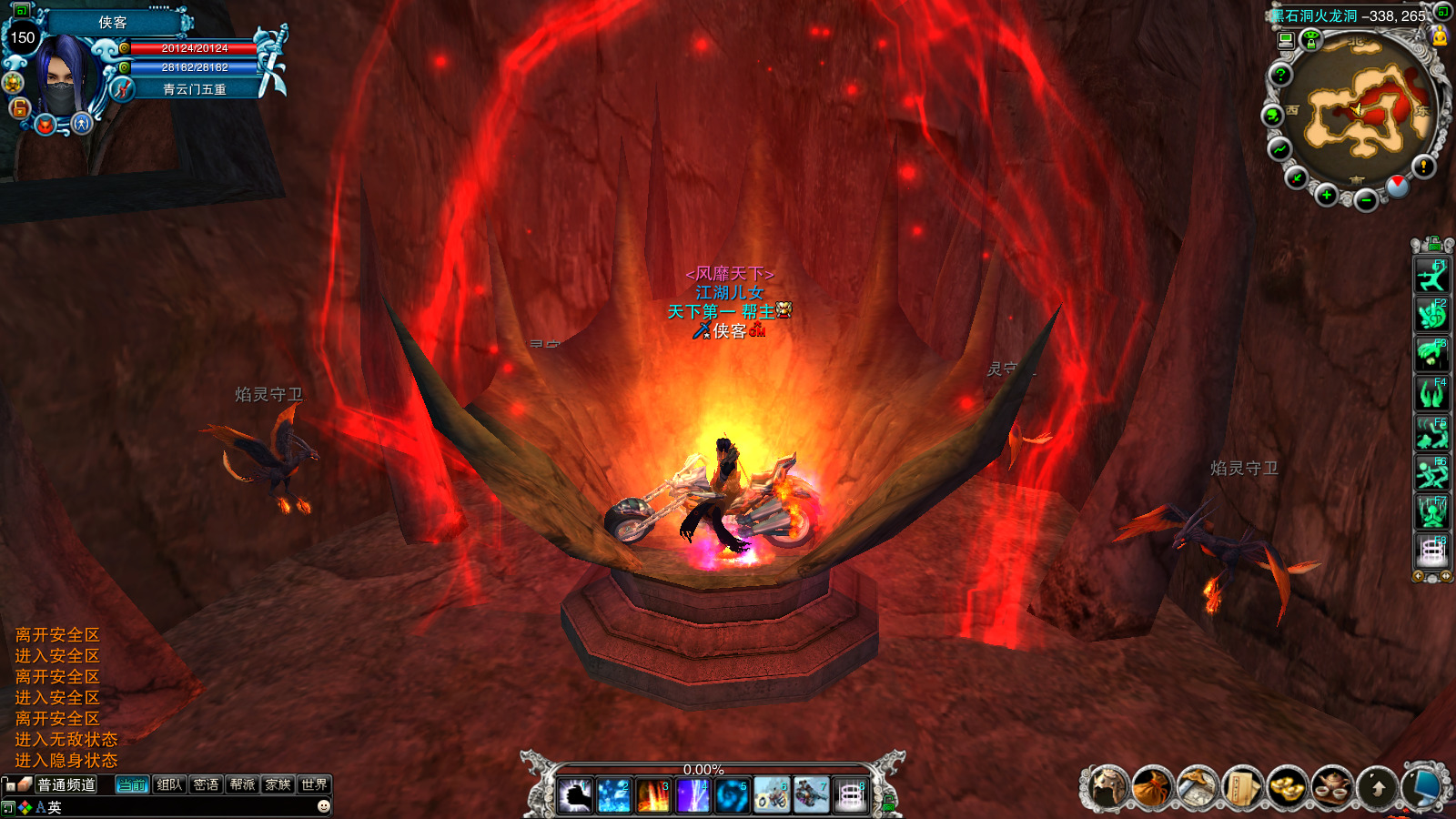
Task: Use the fire pillar skill in slot 3
Action: click(653, 796)
